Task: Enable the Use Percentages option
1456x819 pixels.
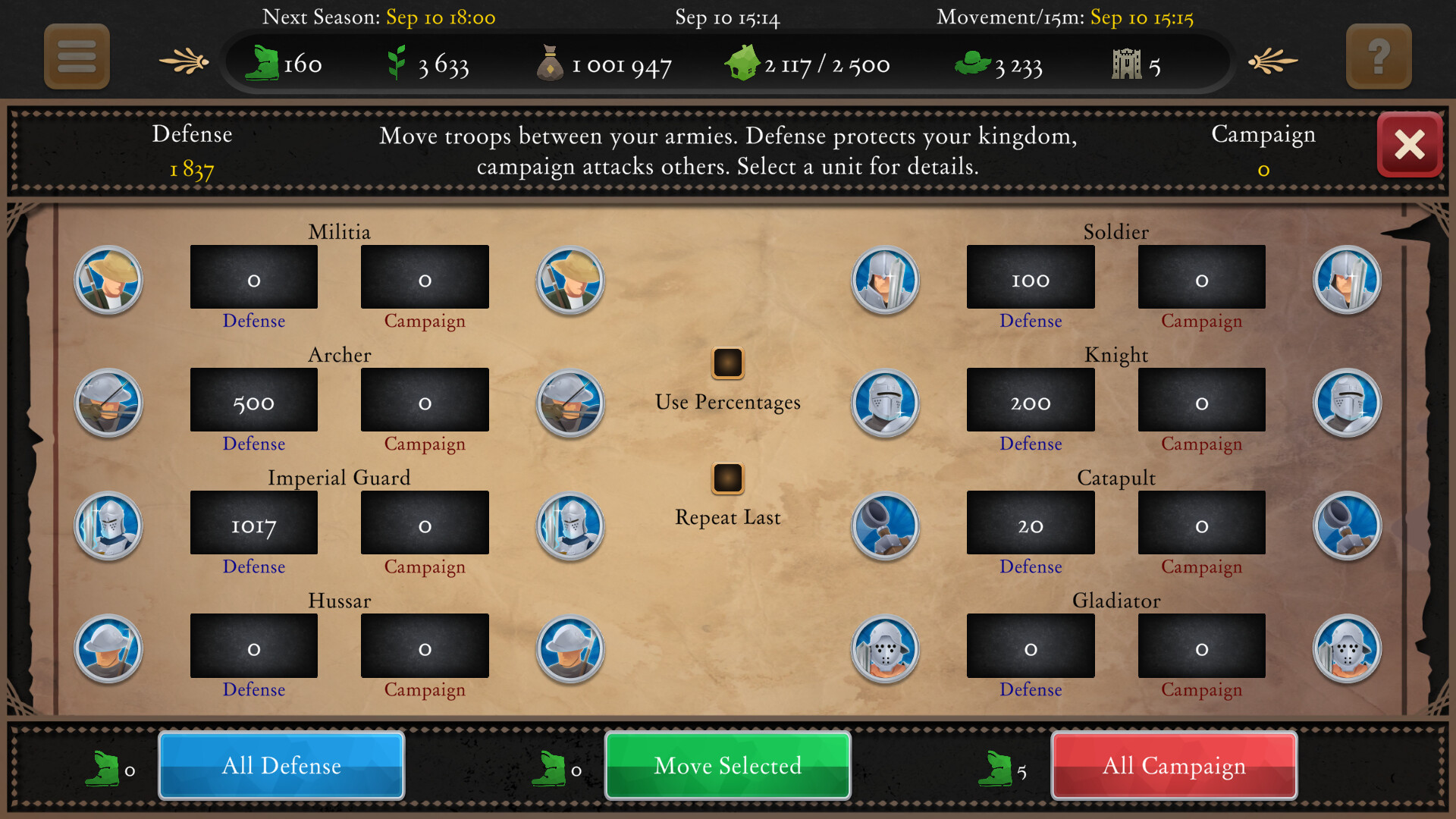Action: click(x=727, y=363)
